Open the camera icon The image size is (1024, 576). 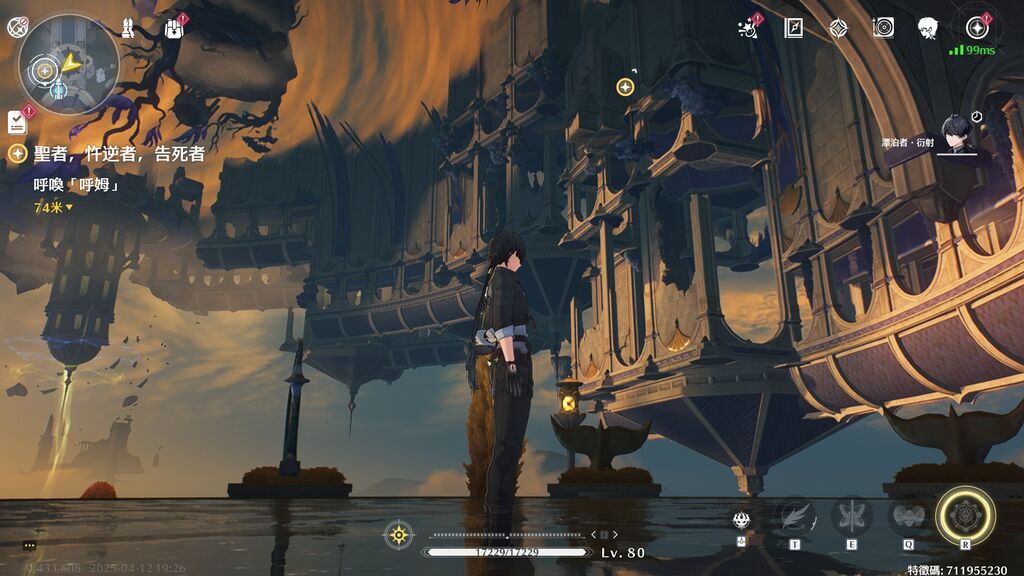[882, 28]
